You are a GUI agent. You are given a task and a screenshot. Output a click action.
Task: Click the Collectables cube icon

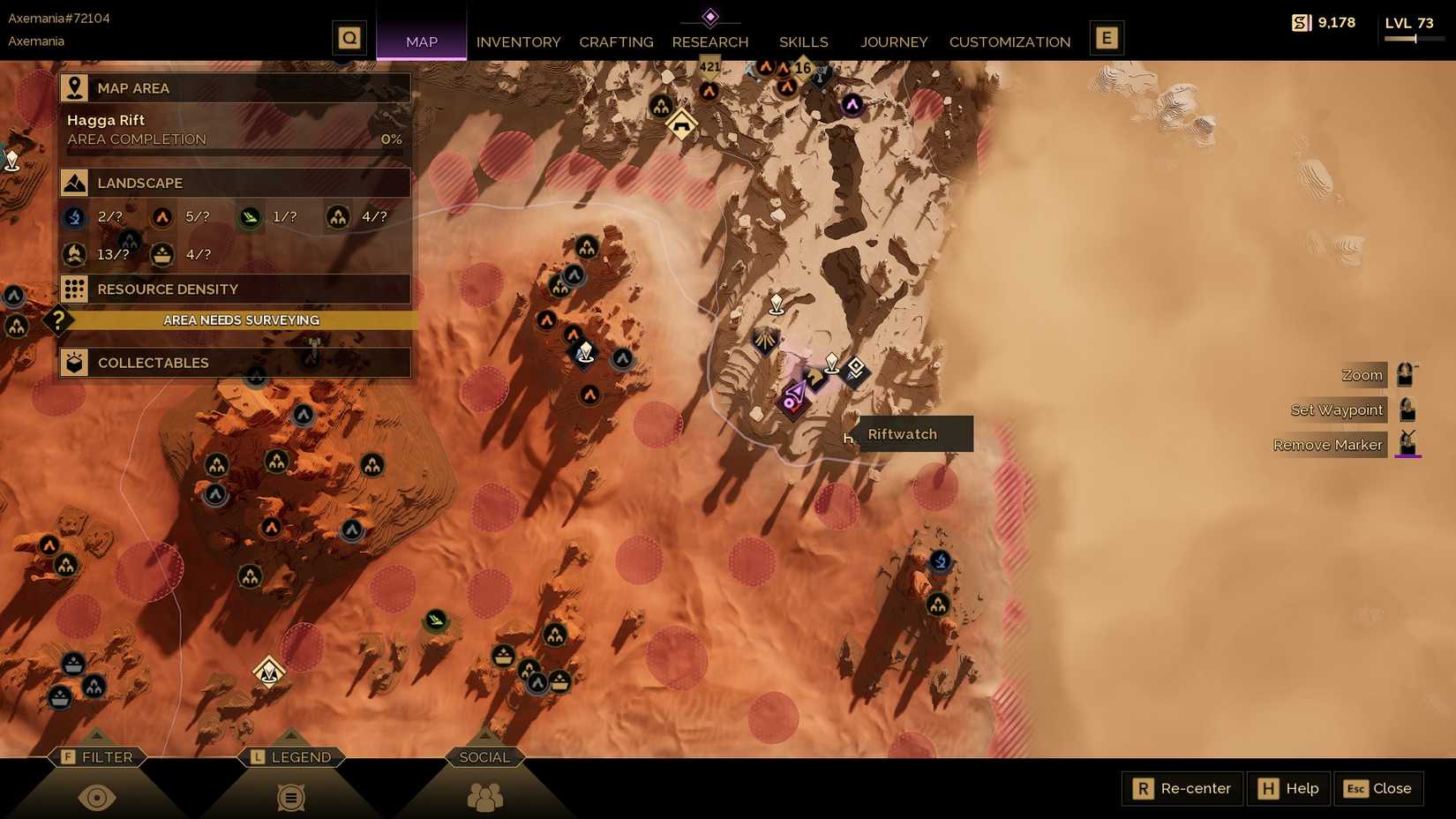(74, 362)
